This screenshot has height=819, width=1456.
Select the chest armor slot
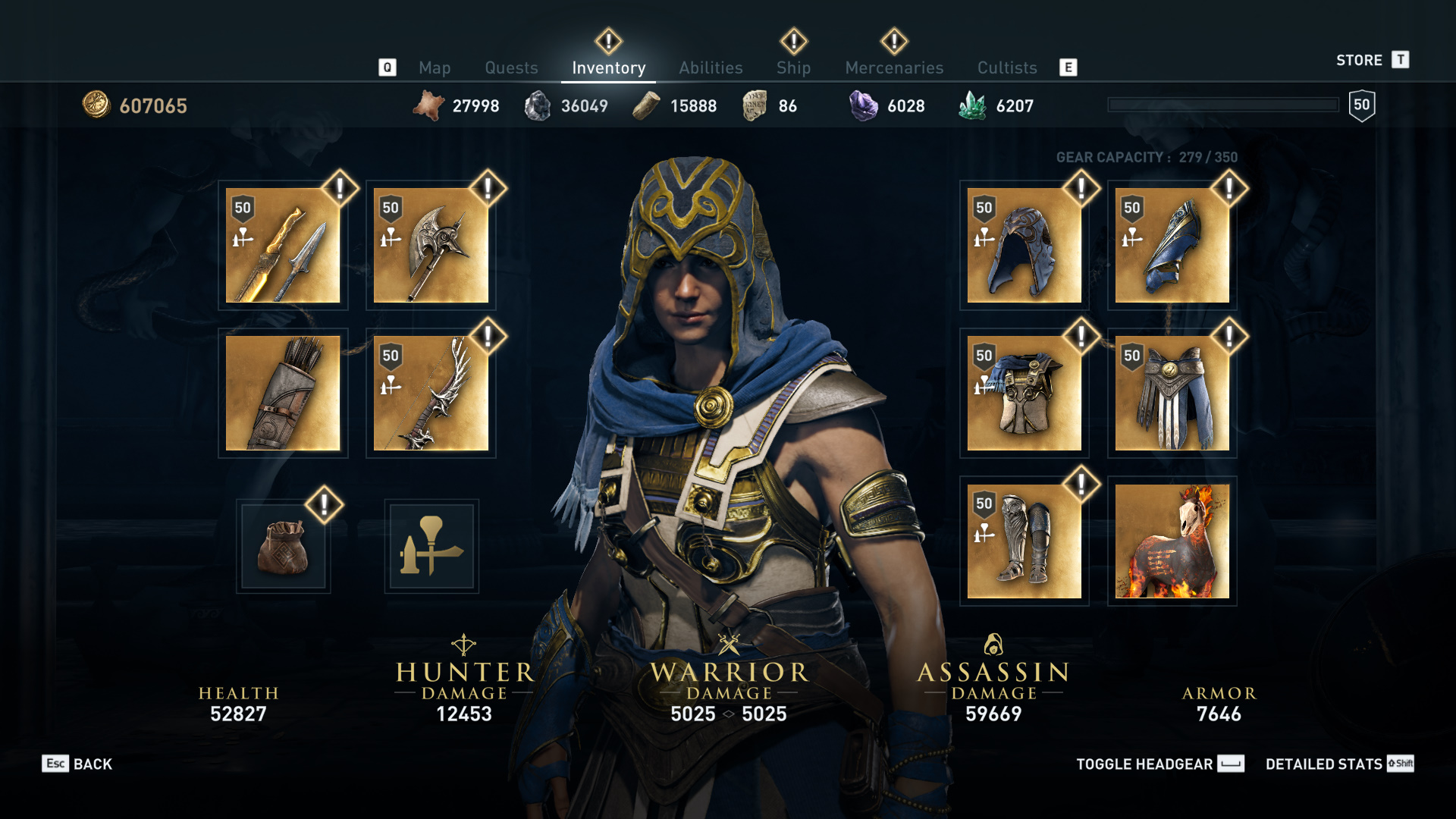click(x=1024, y=394)
